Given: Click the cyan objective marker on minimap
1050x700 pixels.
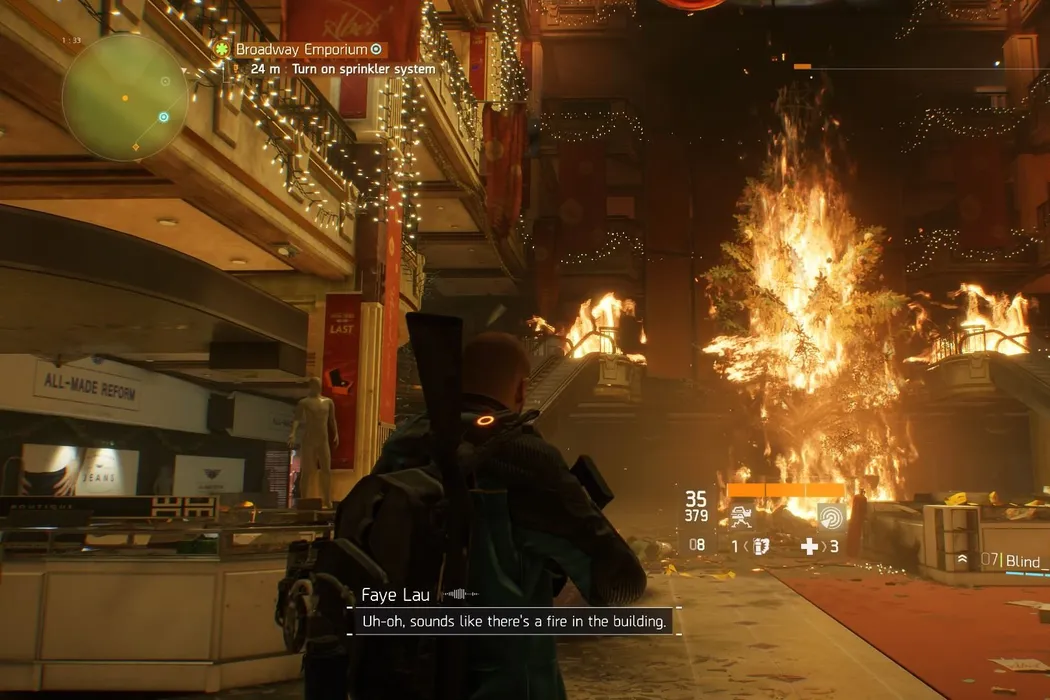Looking at the screenshot, I should [x=164, y=117].
